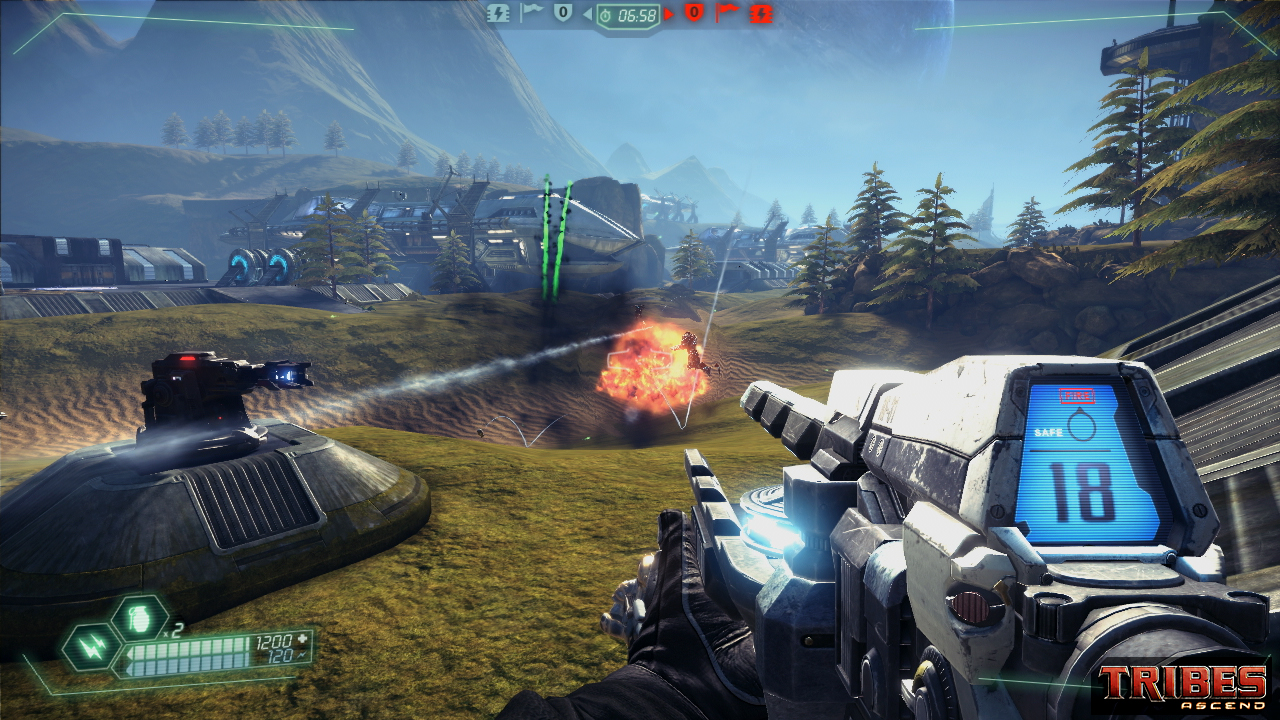Toggle the FIRE mode indicator on the weapon display

pos(1077,394)
